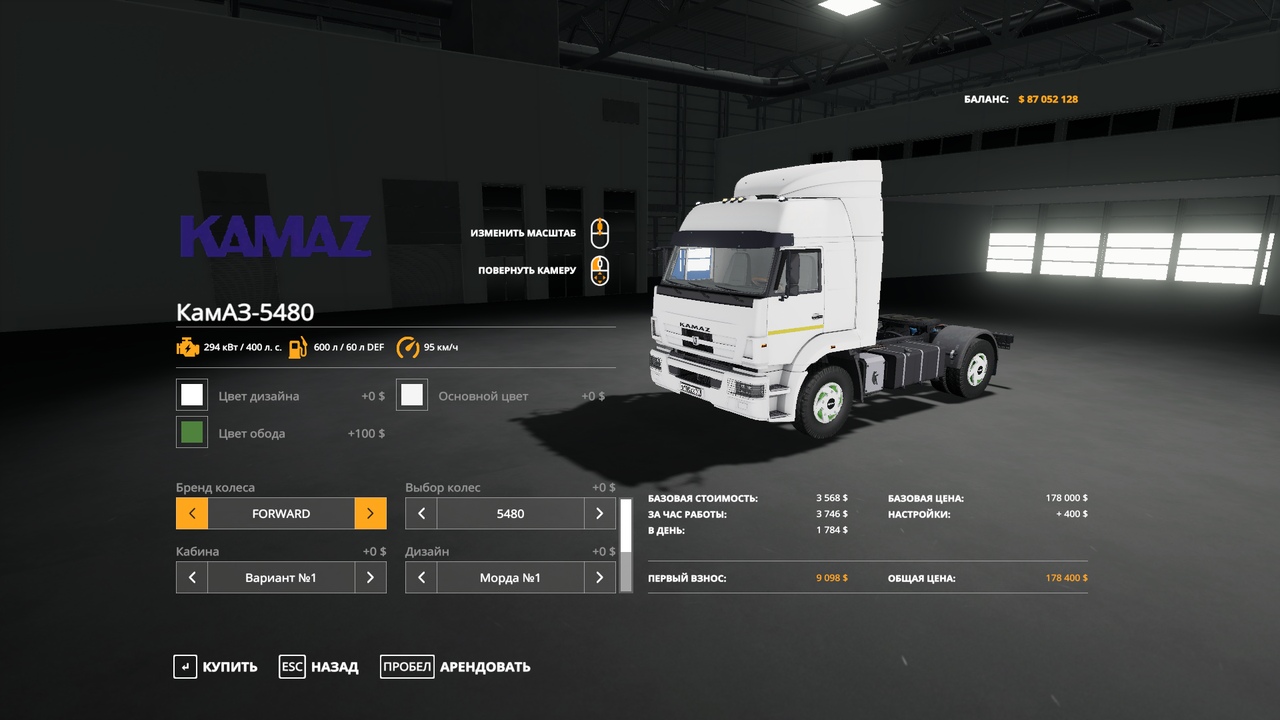1280x720 pixels.
Task: Choose the green Цвет обода swatch
Action: coord(192,433)
